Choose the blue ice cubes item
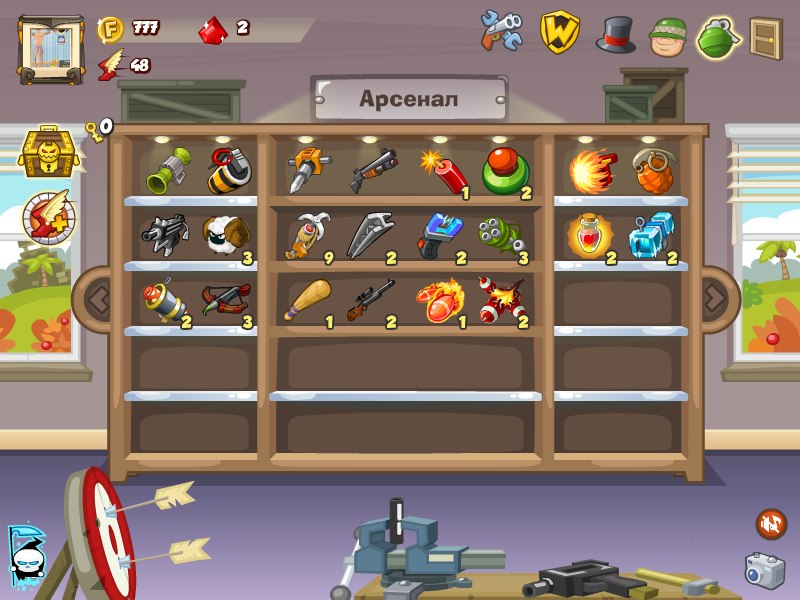Screen dimensions: 800x600 pos(653,238)
